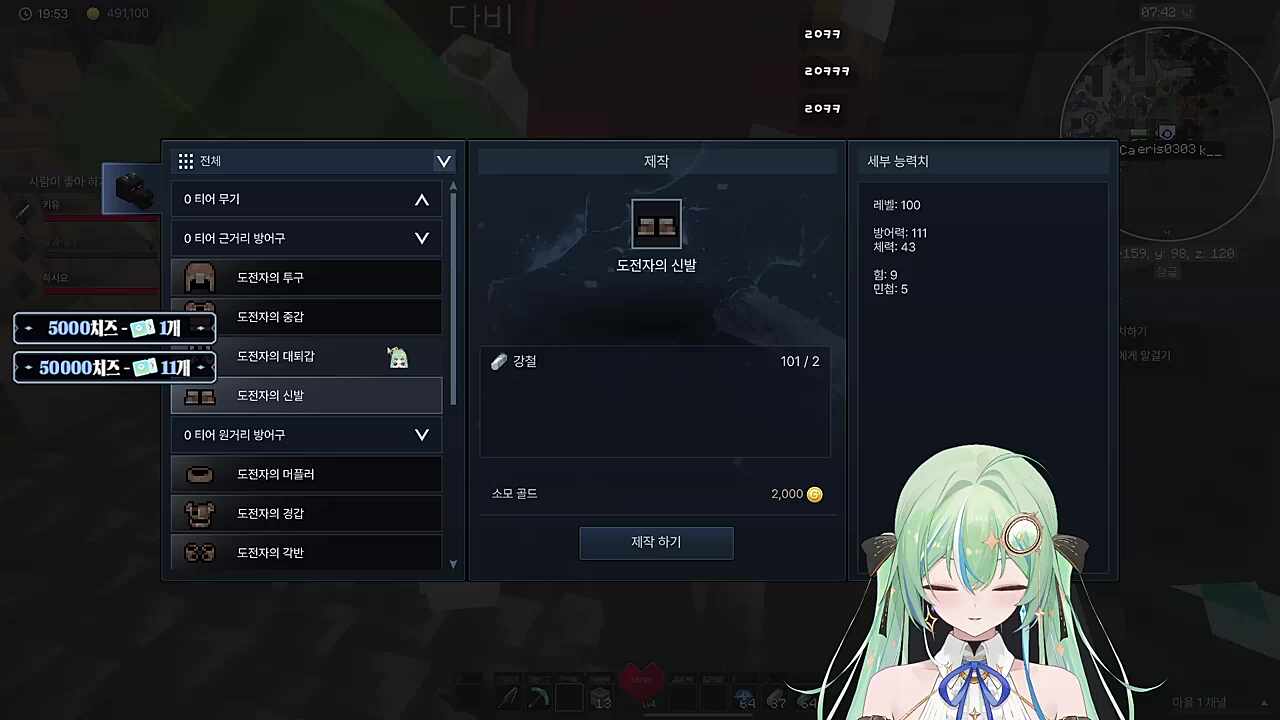This screenshot has height=720, width=1280.
Task: Click the grid icon beside 전체 filter
Action: point(186,161)
